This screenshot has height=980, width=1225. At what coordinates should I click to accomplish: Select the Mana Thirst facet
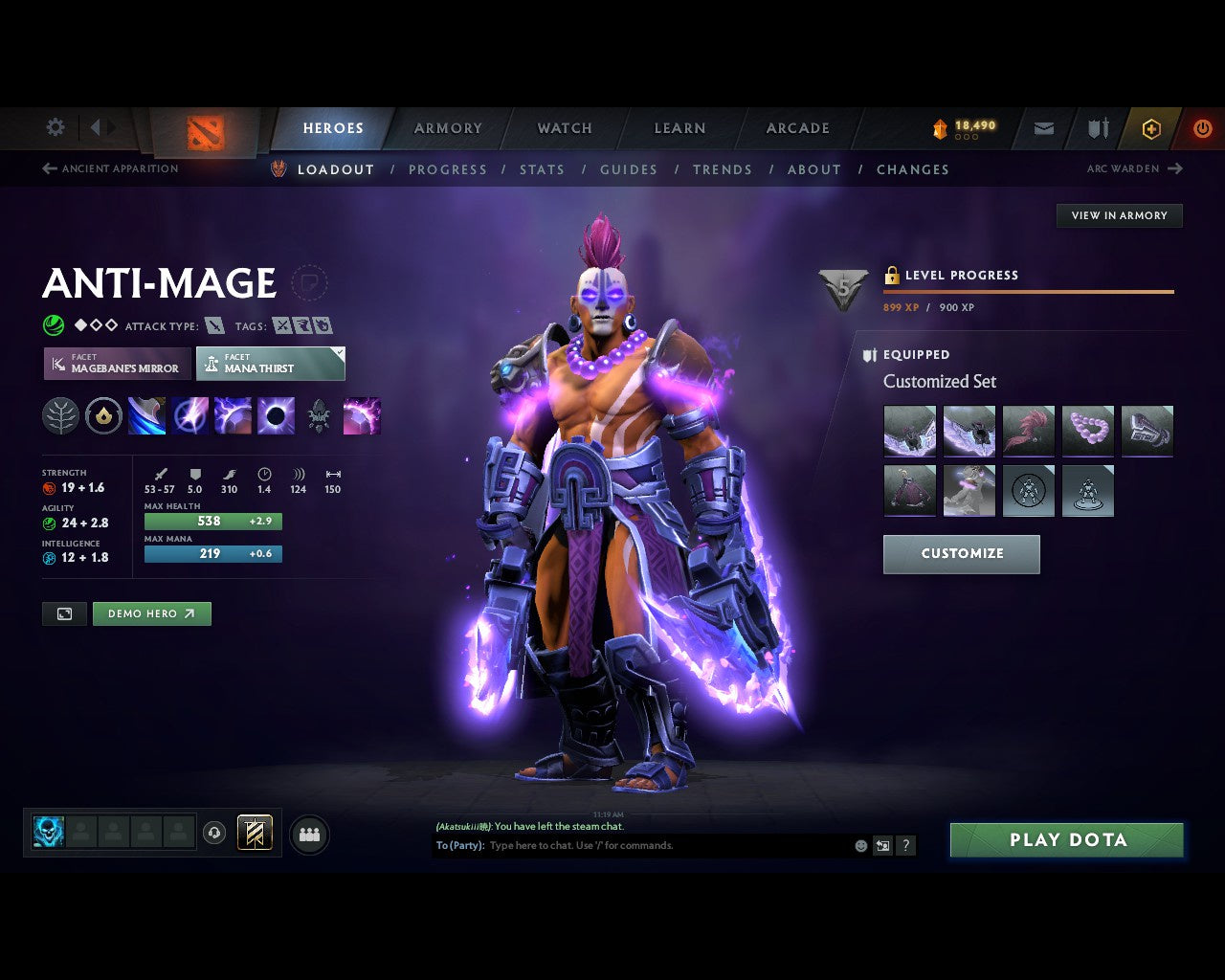pyautogui.click(x=270, y=364)
